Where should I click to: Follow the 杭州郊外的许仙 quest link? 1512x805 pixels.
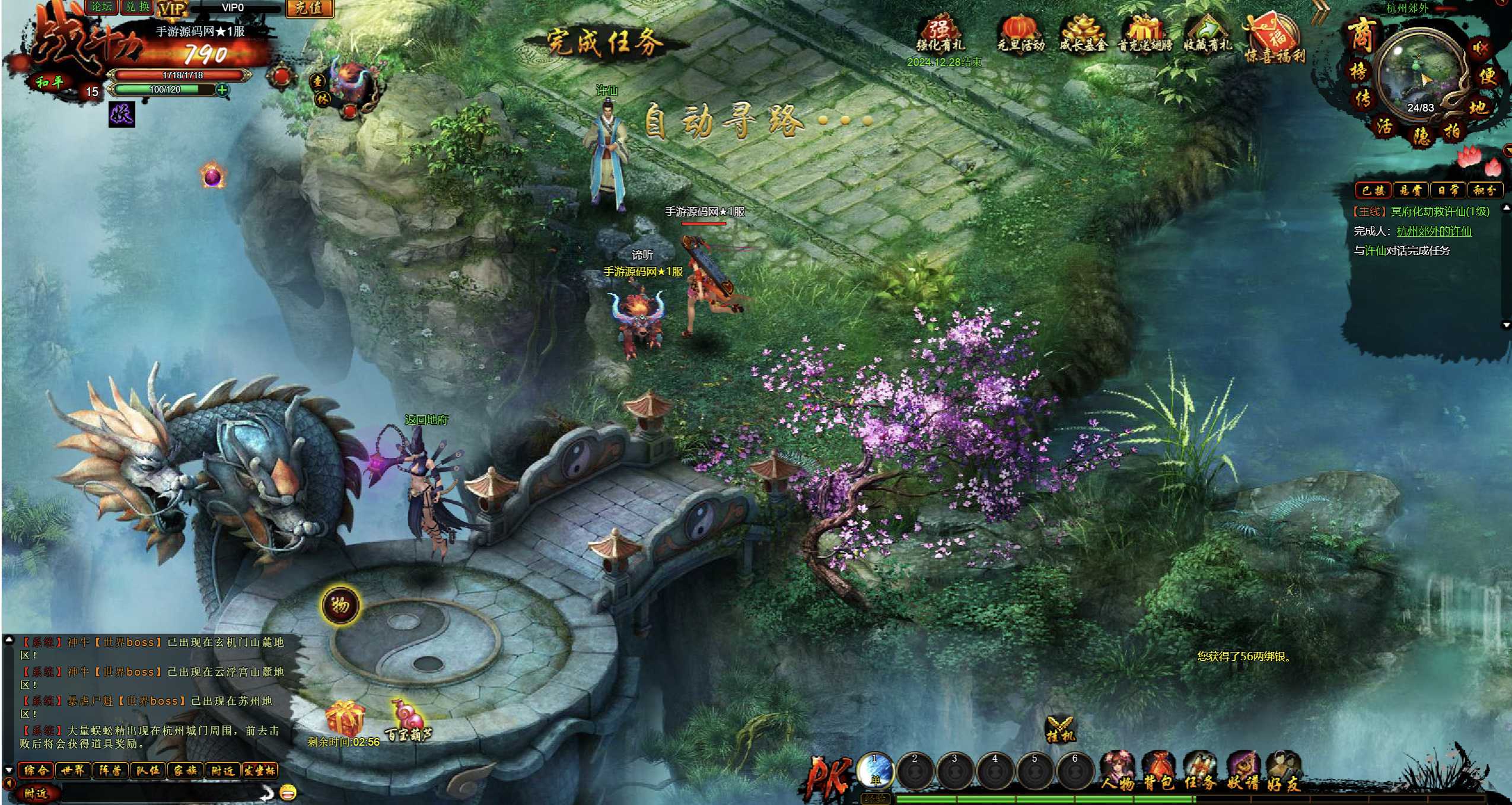(1434, 231)
